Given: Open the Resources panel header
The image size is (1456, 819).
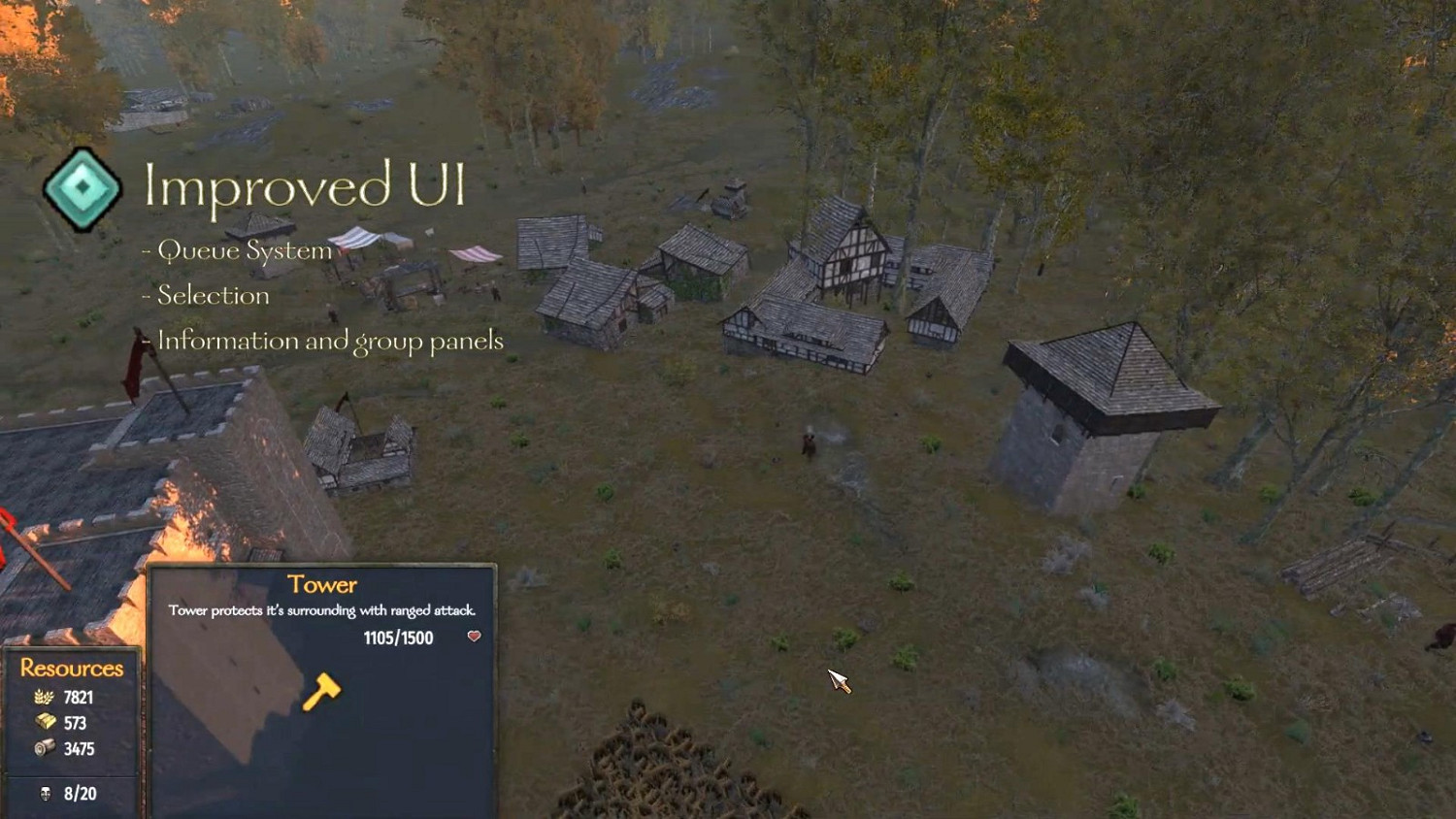Looking at the screenshot, I should click(75, 668).
